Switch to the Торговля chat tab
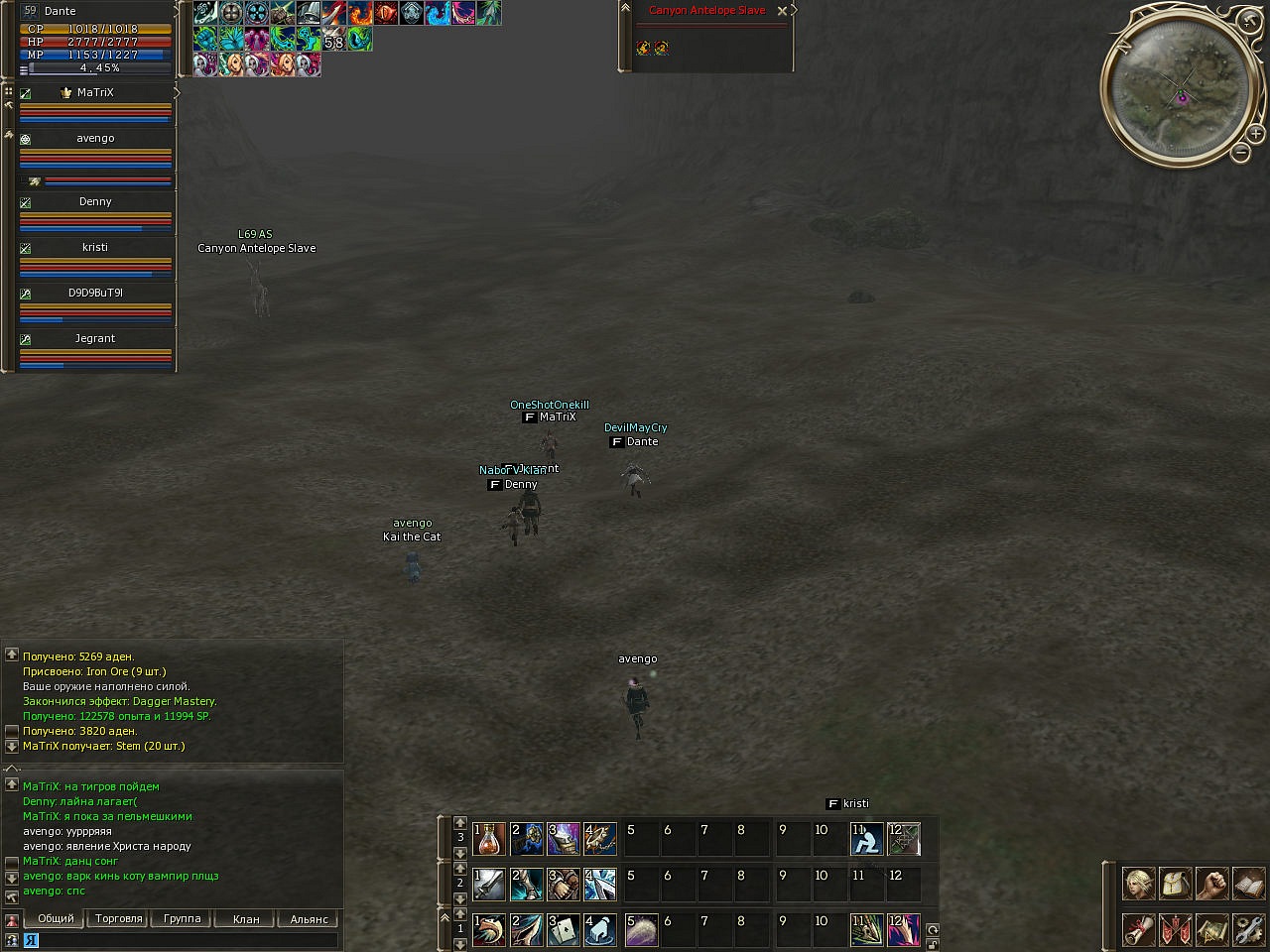Image resolution: width=1270 pixels, height=952 pixels. click(x=119, y=919)
